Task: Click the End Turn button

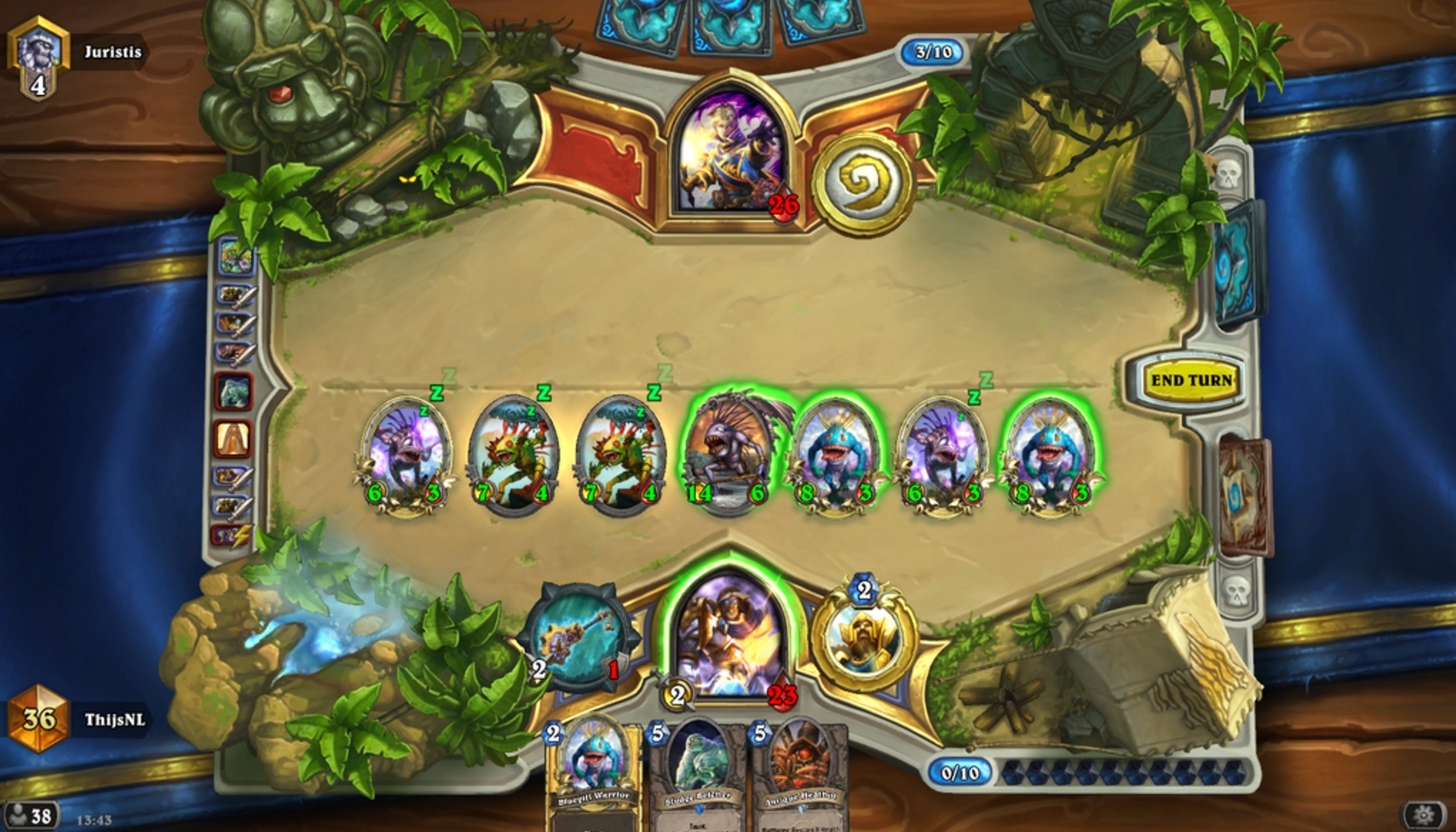Action: (1191, 380)
